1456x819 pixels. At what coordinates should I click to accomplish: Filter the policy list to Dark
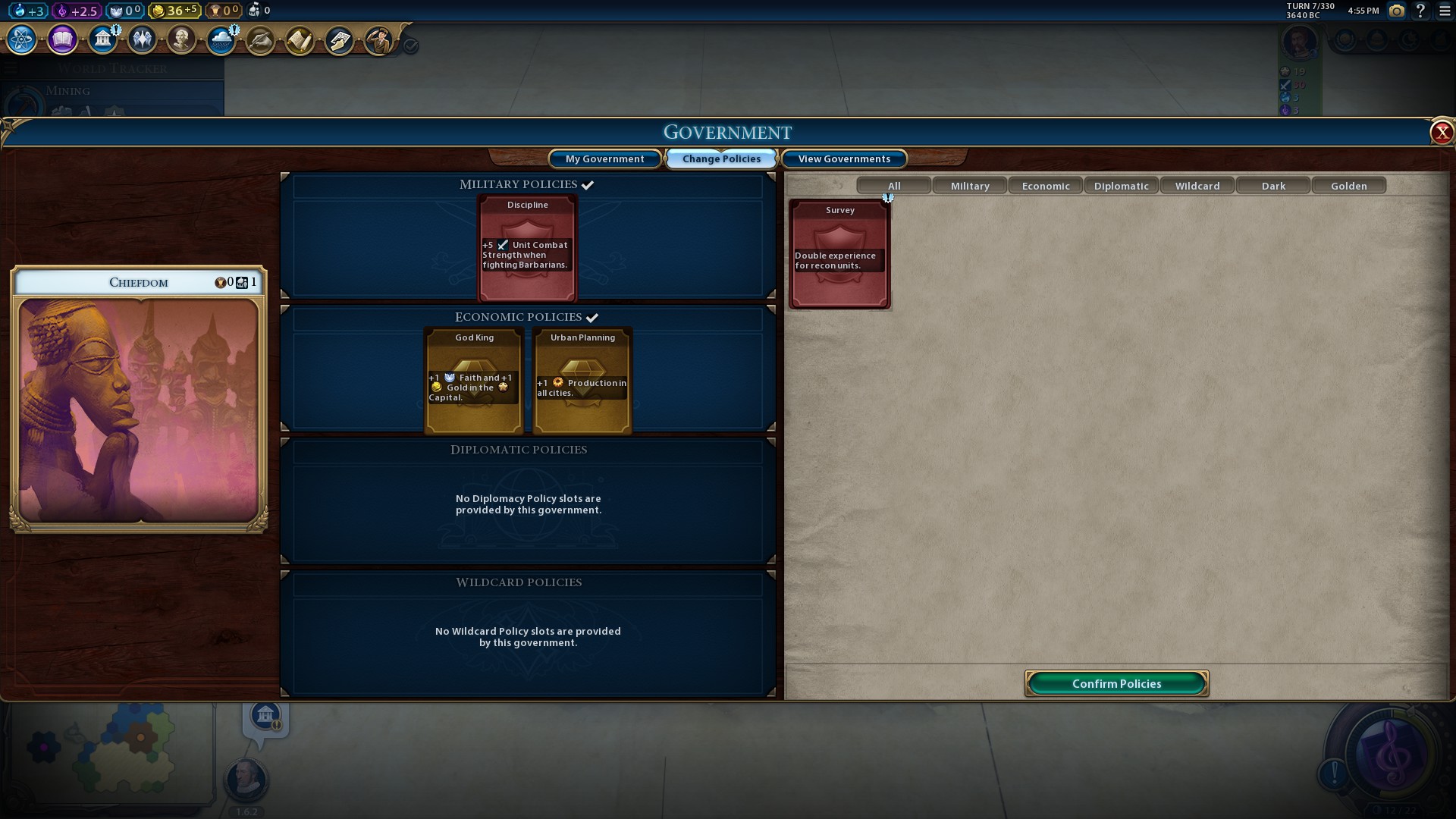coord(1273,186)
